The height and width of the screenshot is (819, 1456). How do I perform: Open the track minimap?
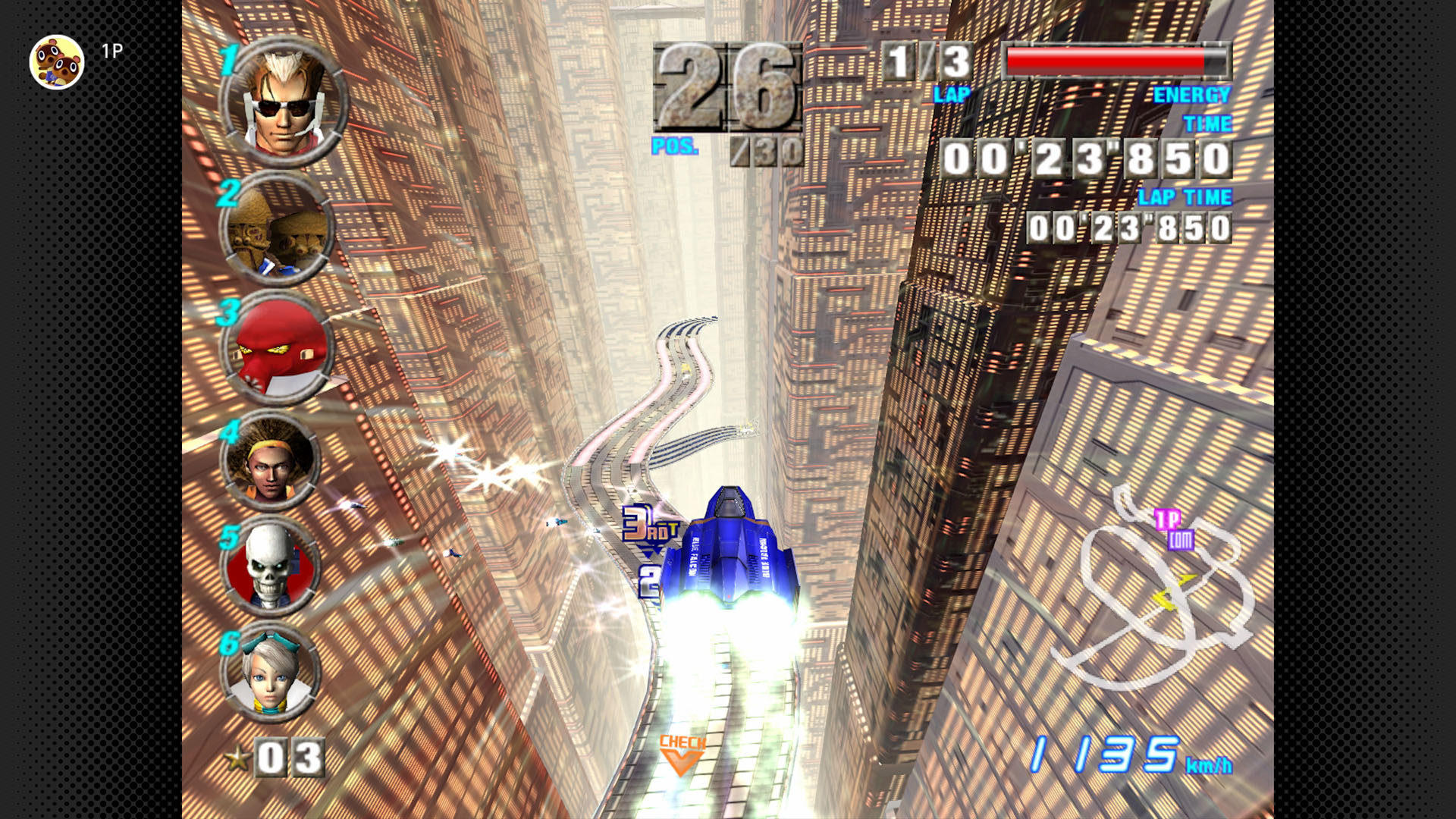(x=1158, y=588)
